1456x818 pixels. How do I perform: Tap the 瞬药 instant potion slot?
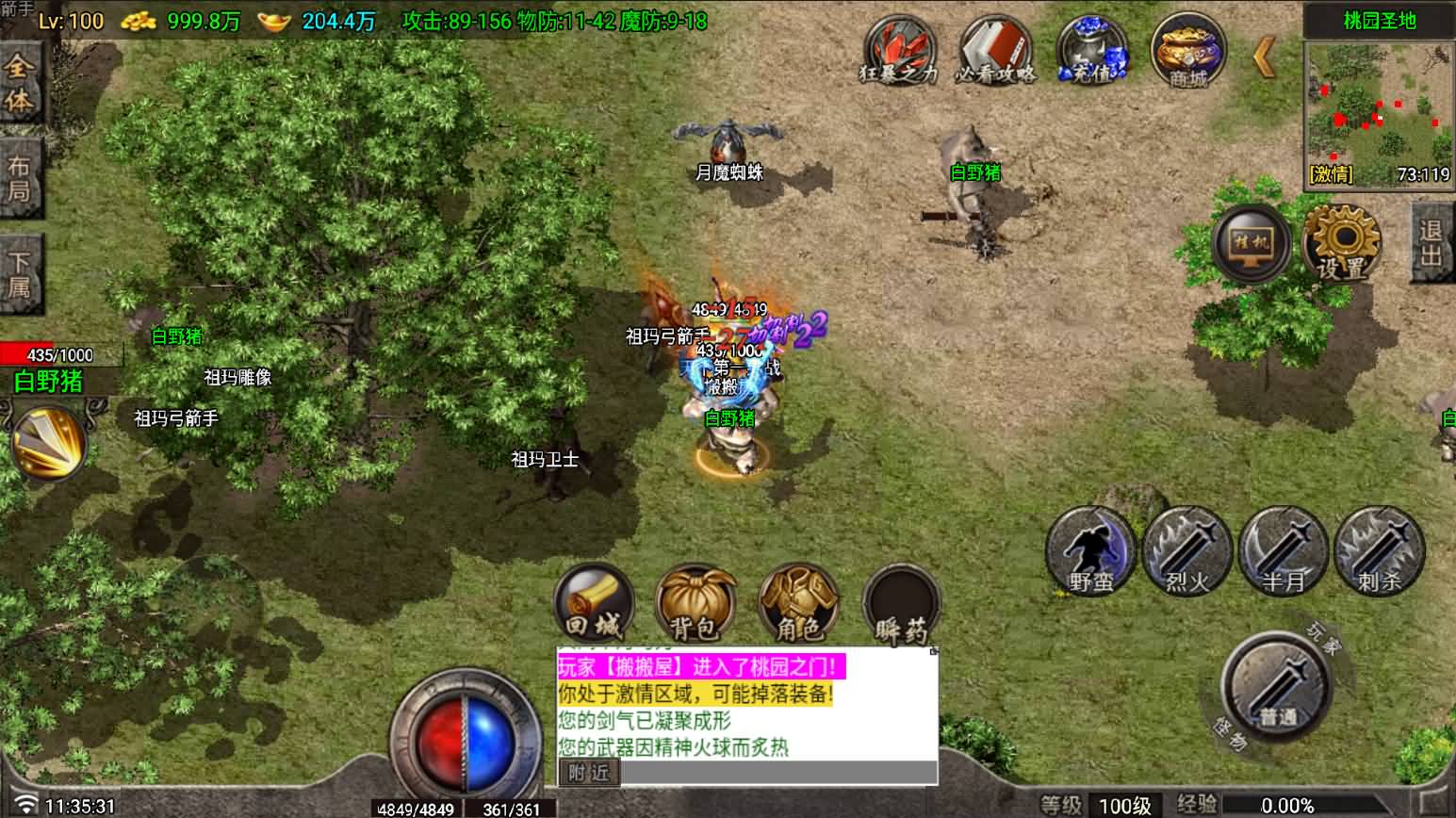point(901,605)
